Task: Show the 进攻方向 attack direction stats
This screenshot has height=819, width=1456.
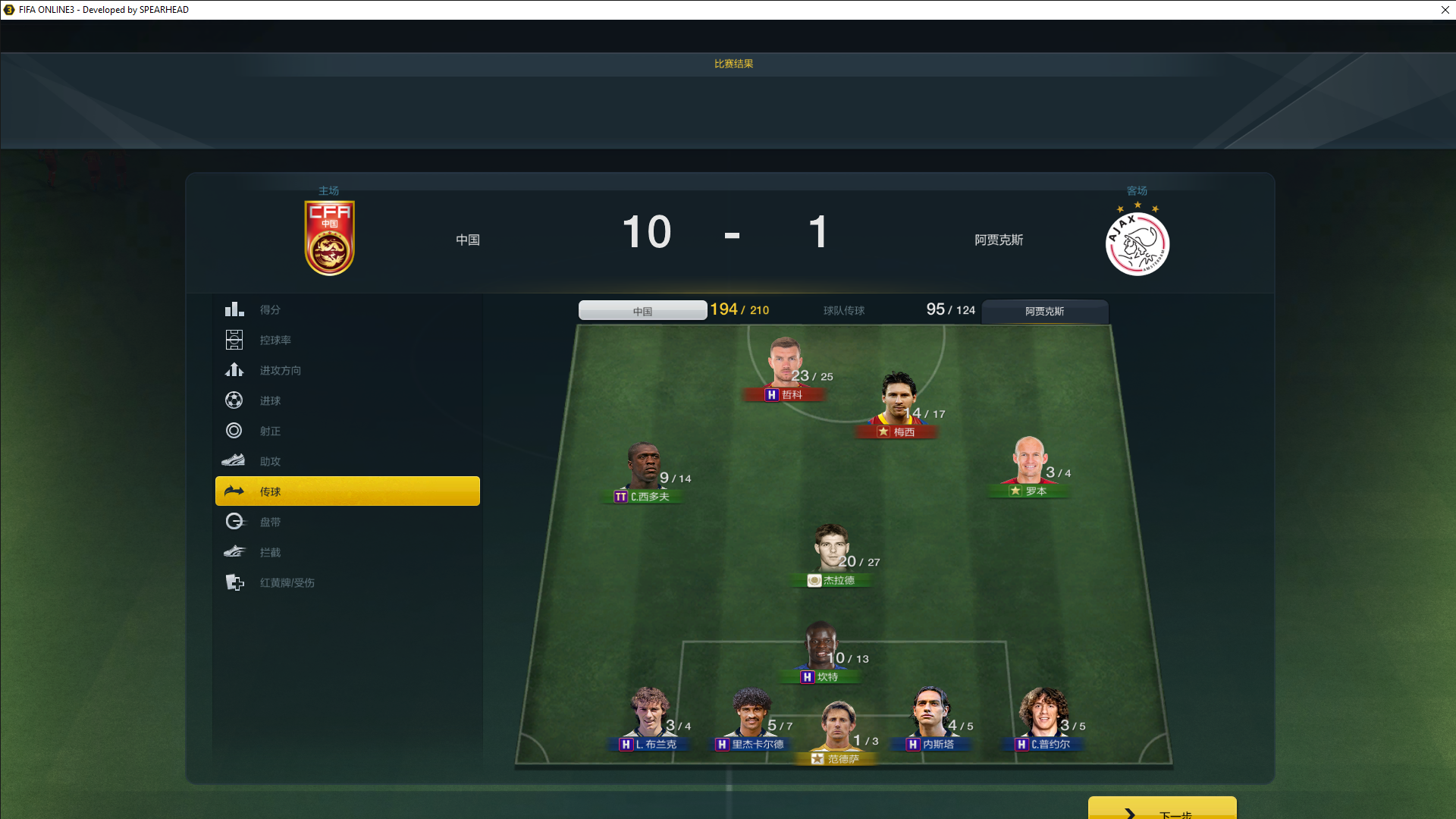Action: pos(280,370)
